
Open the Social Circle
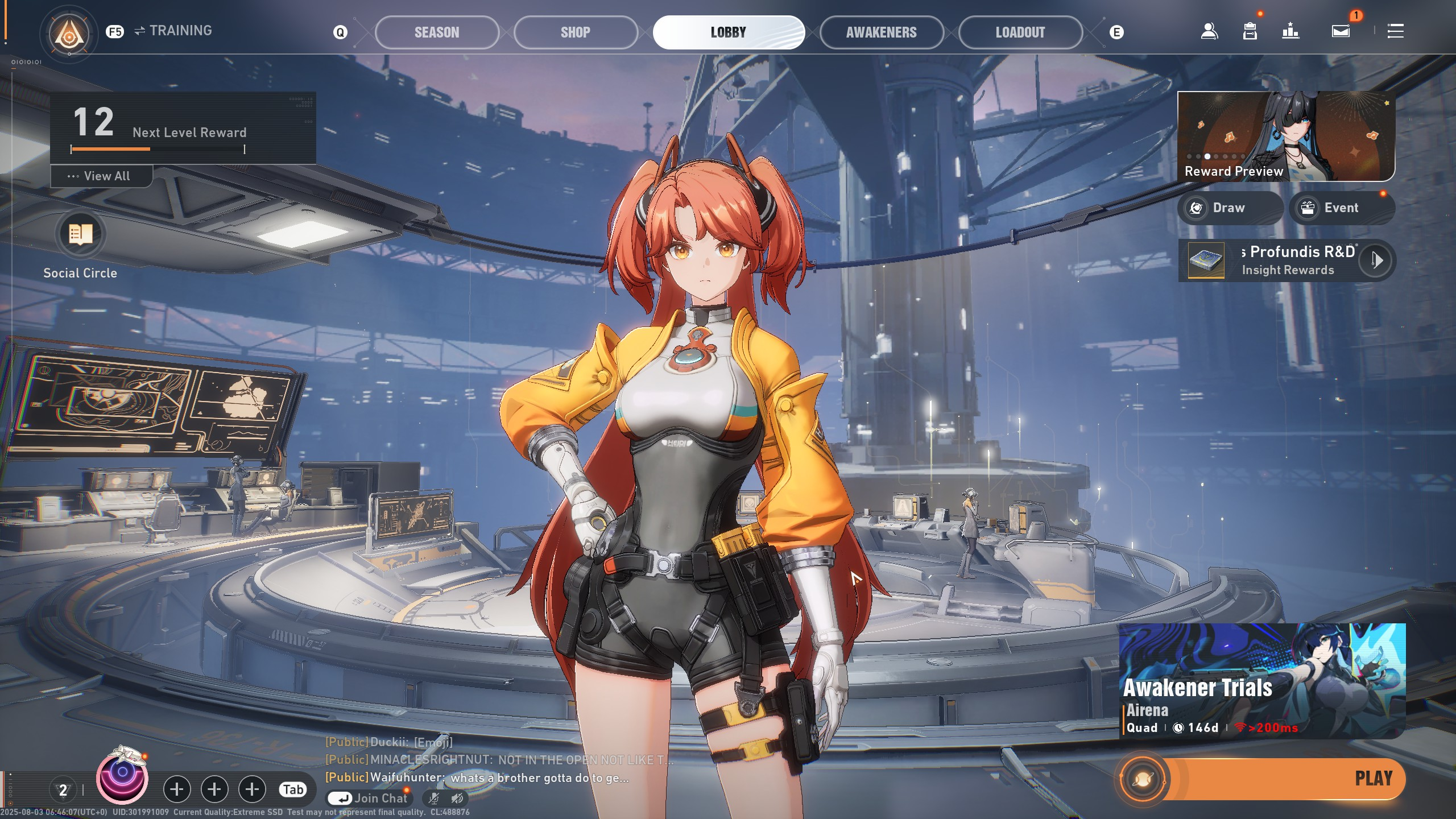coord(80,234)
